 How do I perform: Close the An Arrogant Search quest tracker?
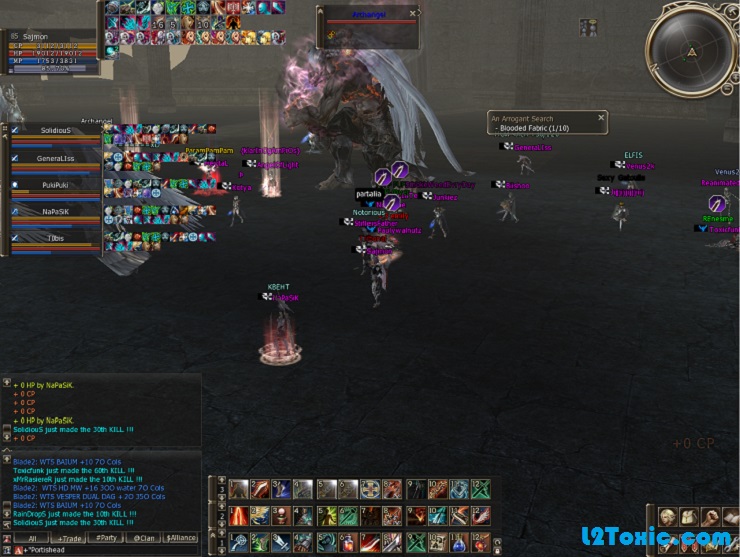601,118
